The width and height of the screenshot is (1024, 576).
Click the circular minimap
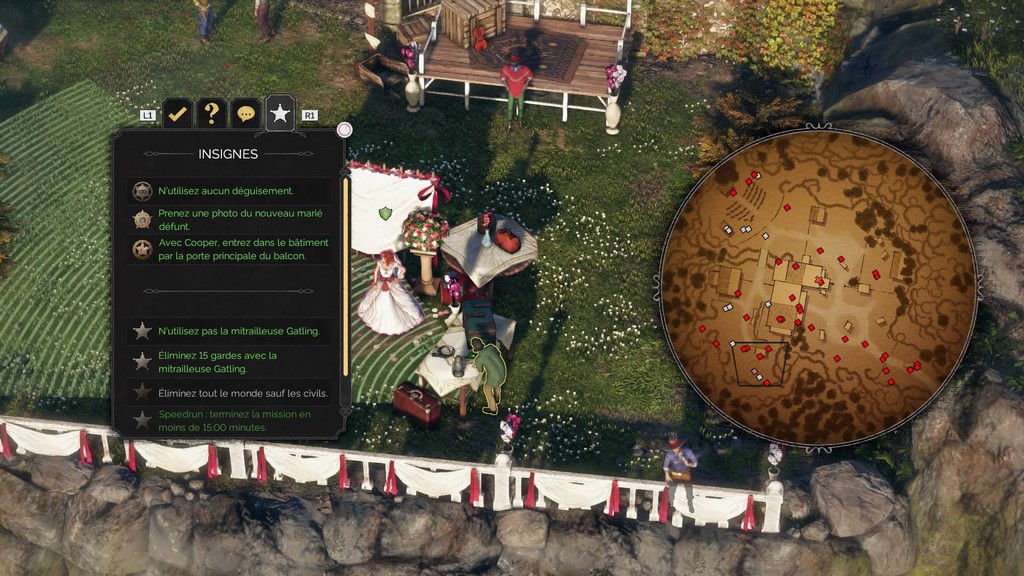pyautogui.click(x=818, y=287)
